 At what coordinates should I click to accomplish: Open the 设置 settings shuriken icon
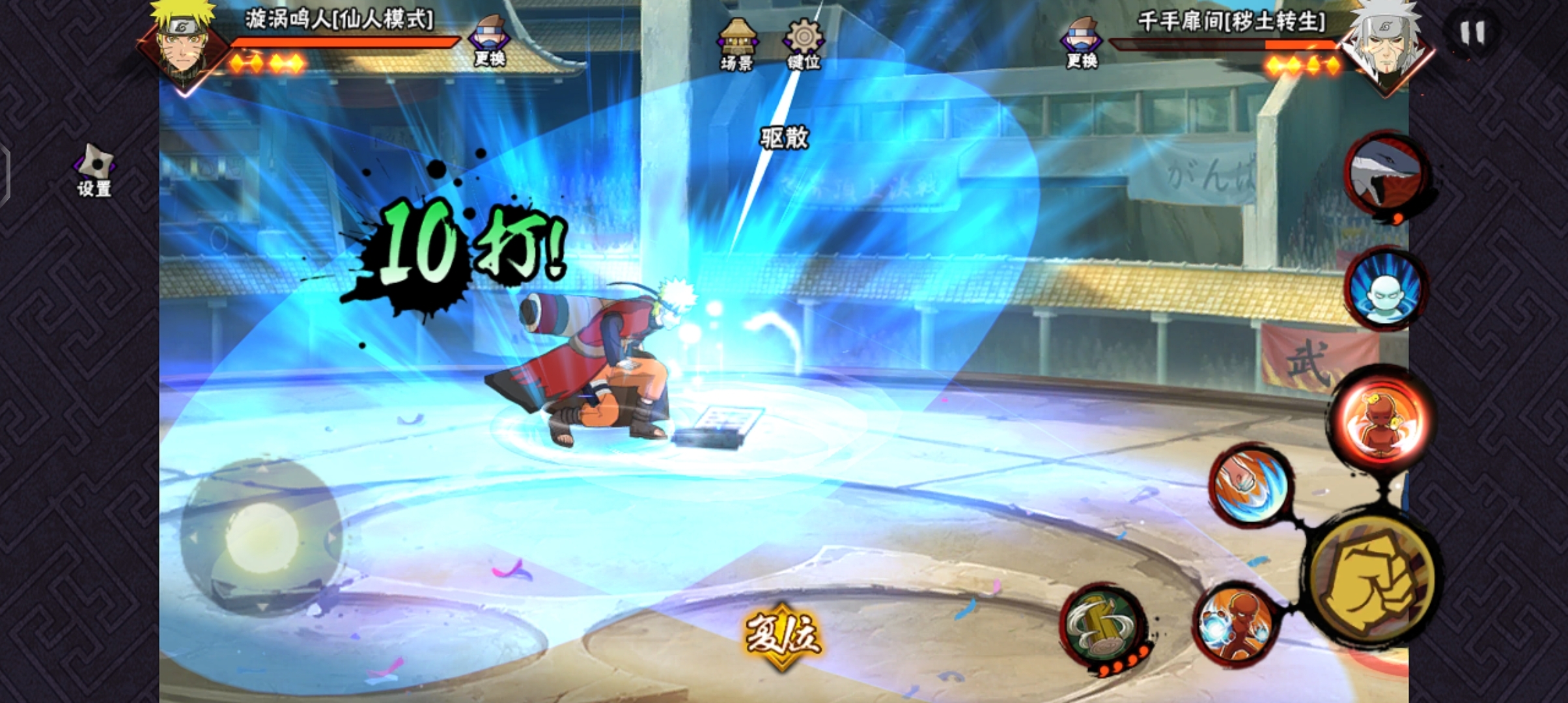(95, 170)
